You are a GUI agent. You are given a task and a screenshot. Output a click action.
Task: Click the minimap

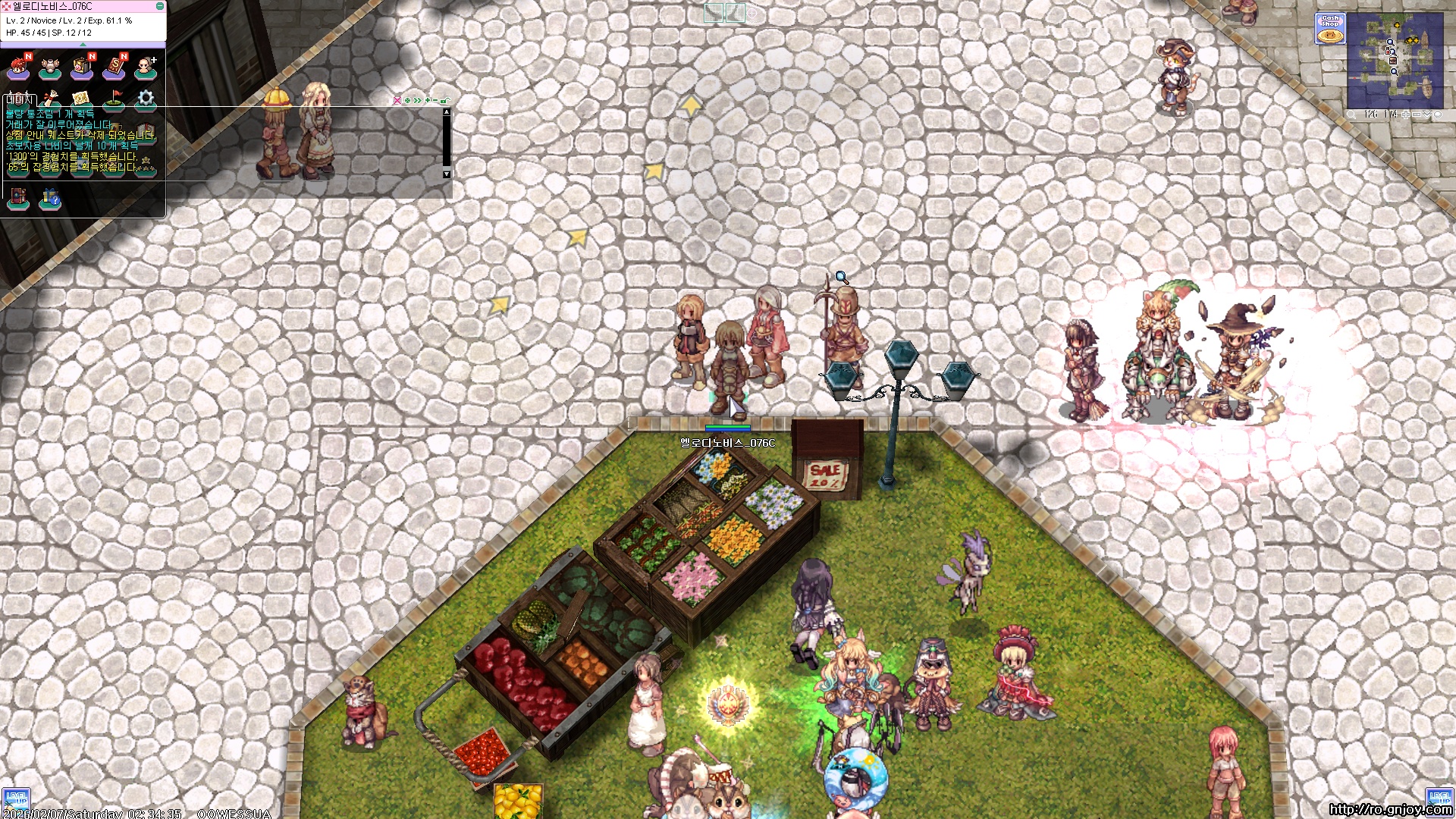coord(1395,61)
